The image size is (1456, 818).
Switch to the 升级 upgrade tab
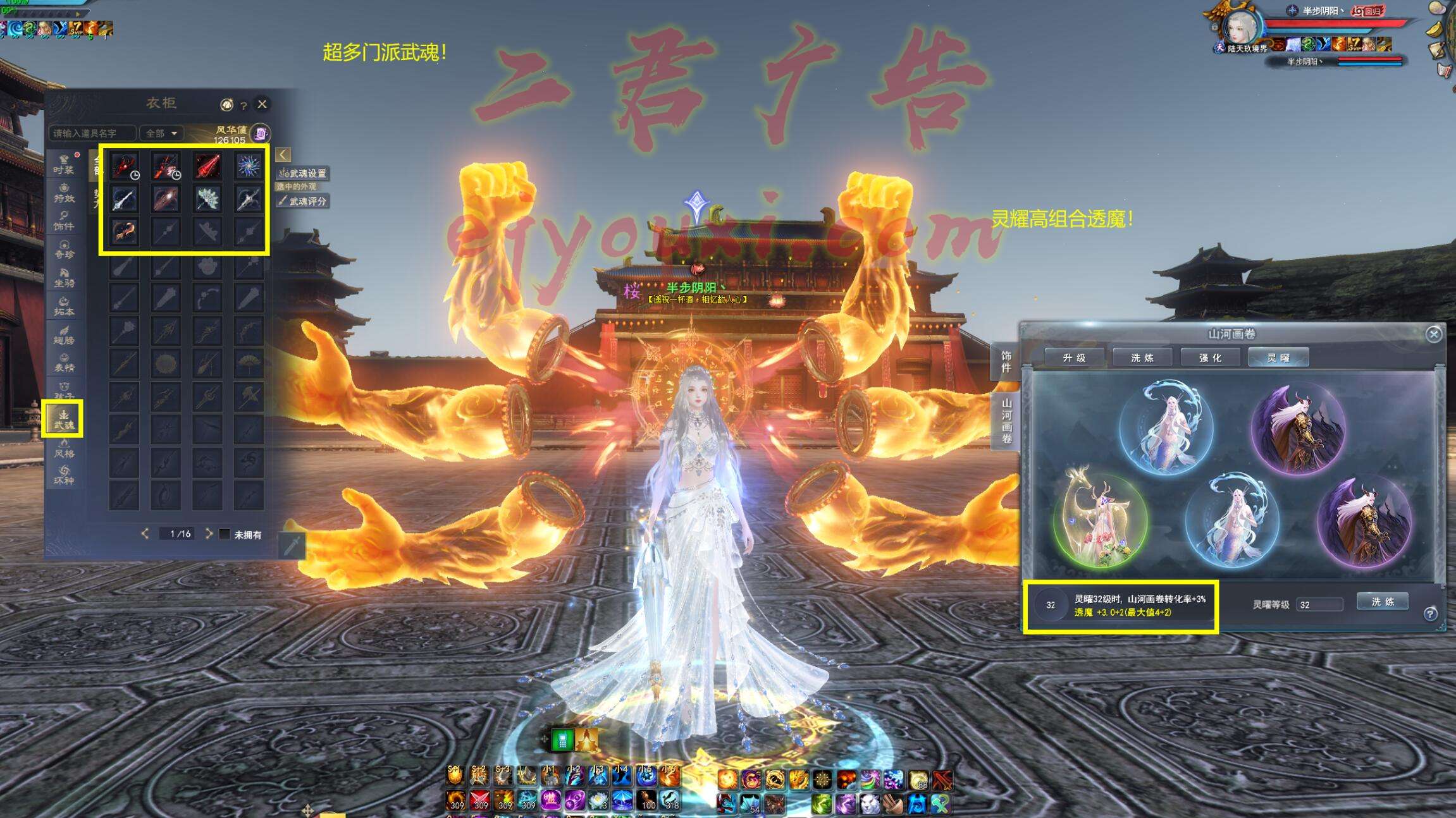click(1074, 358)
